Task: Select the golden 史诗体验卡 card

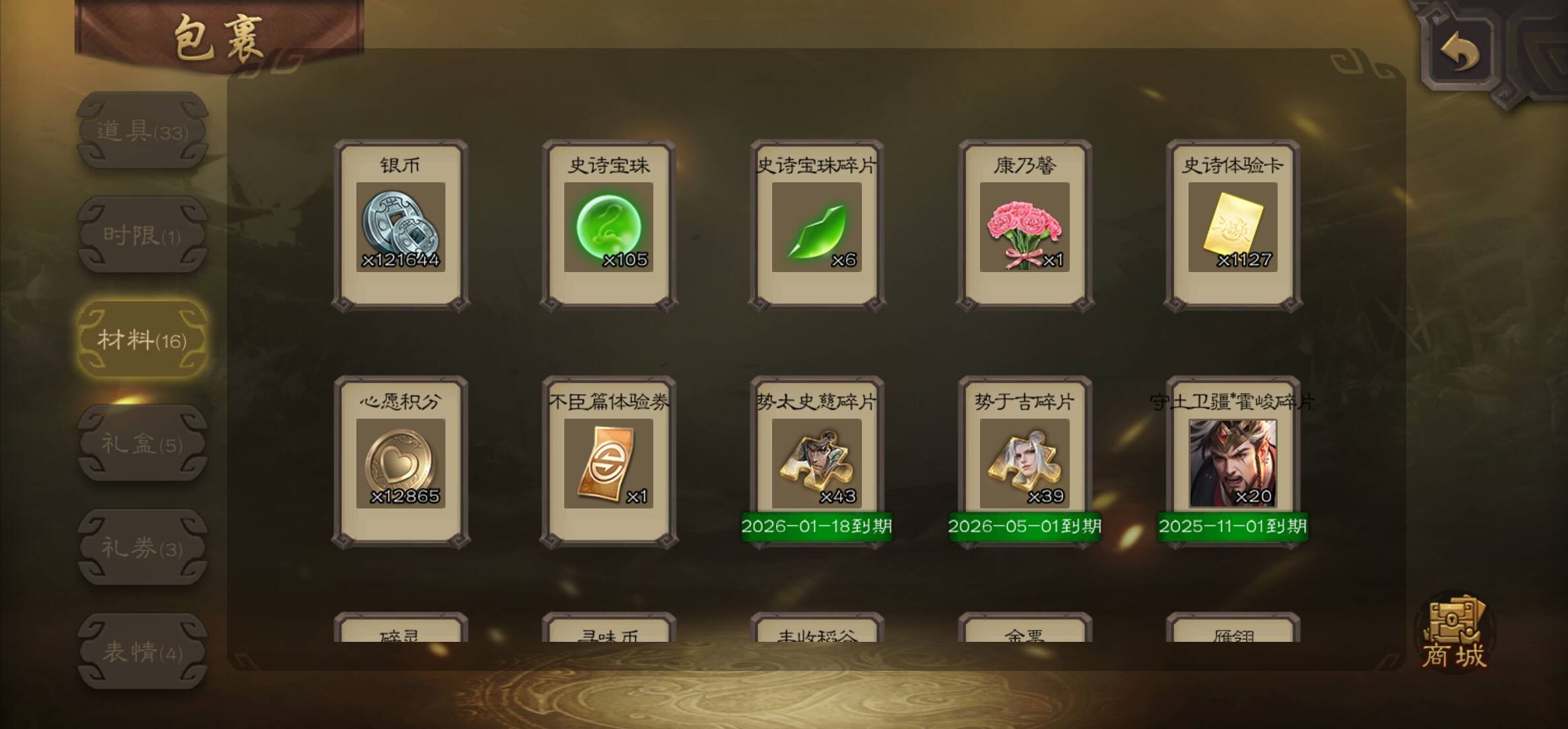Action: click(x=1232, y=226)
